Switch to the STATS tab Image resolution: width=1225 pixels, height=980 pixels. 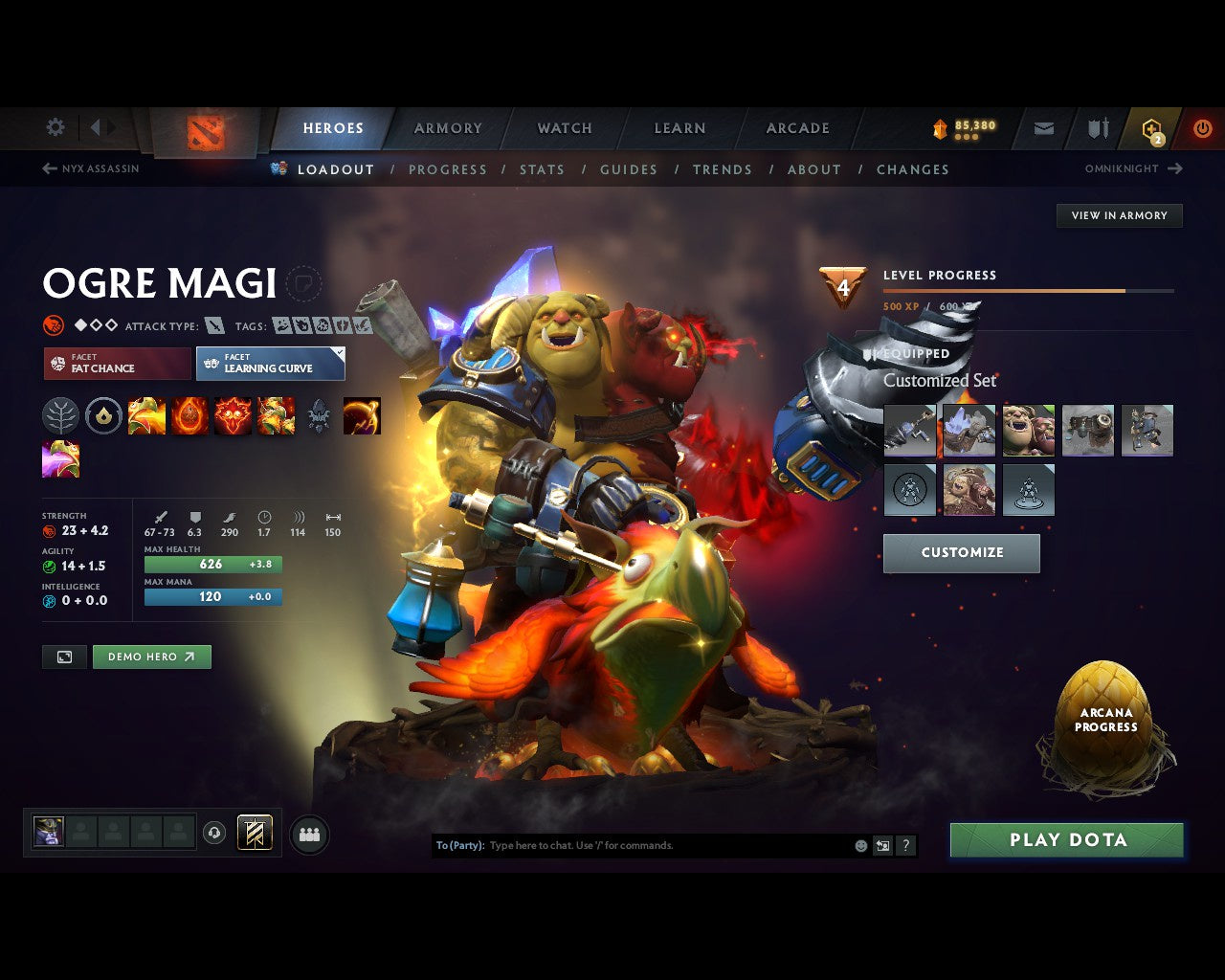pyautogui.click(x=542, y=169)
